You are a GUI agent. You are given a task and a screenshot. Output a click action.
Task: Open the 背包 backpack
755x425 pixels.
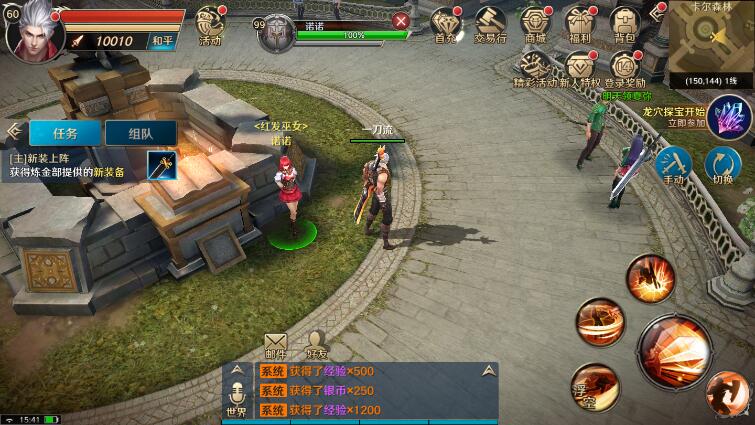point(624,25)
